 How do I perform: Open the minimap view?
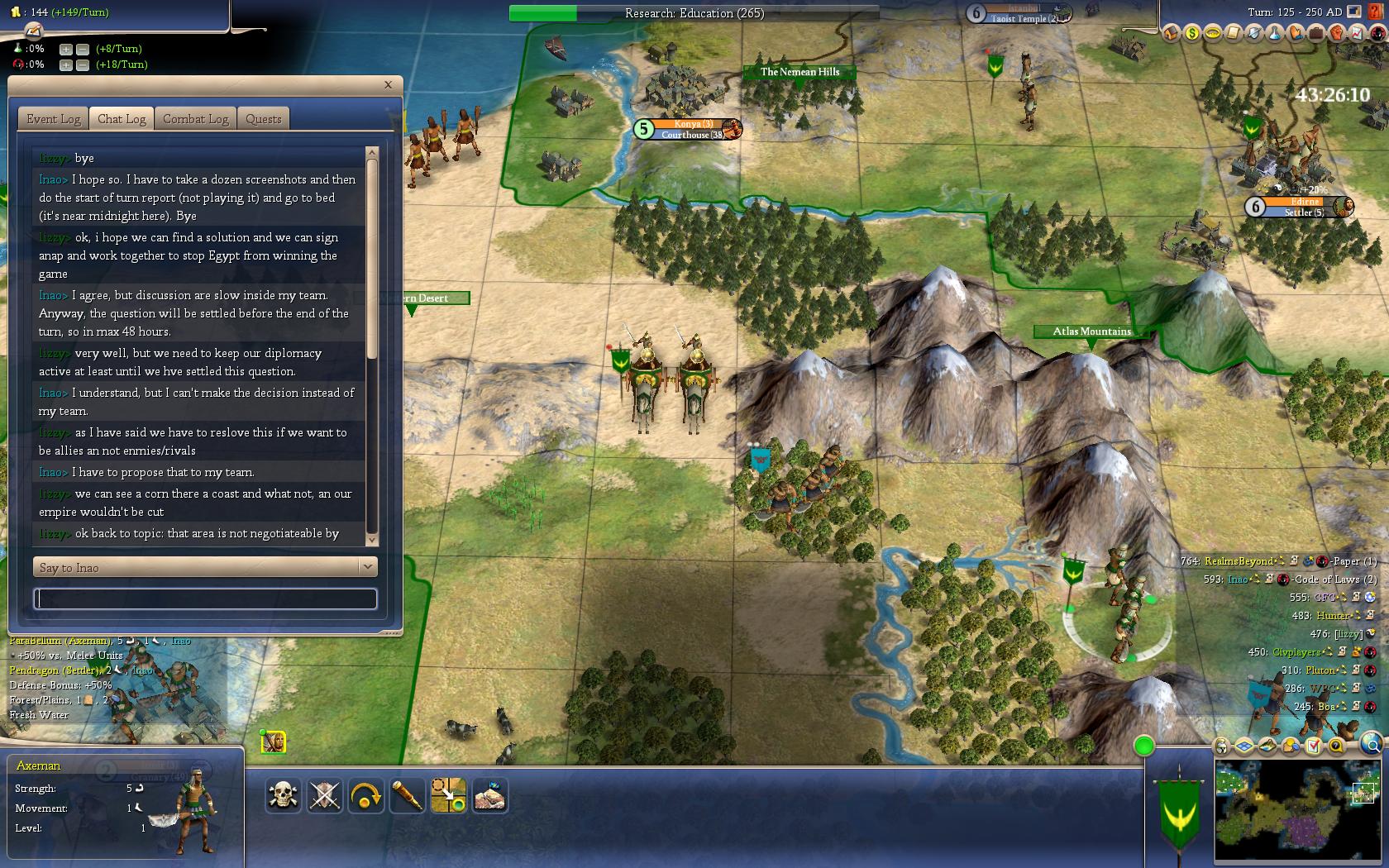pos(1296,810)
